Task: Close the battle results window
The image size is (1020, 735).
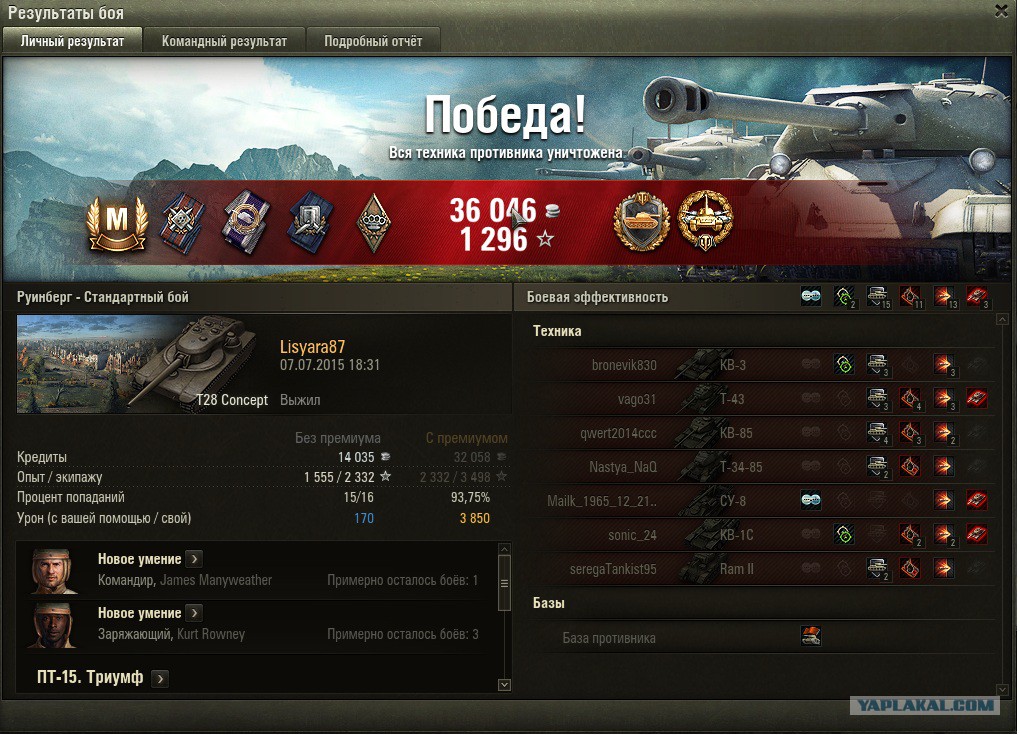Action: click(x=1001, y=11)
